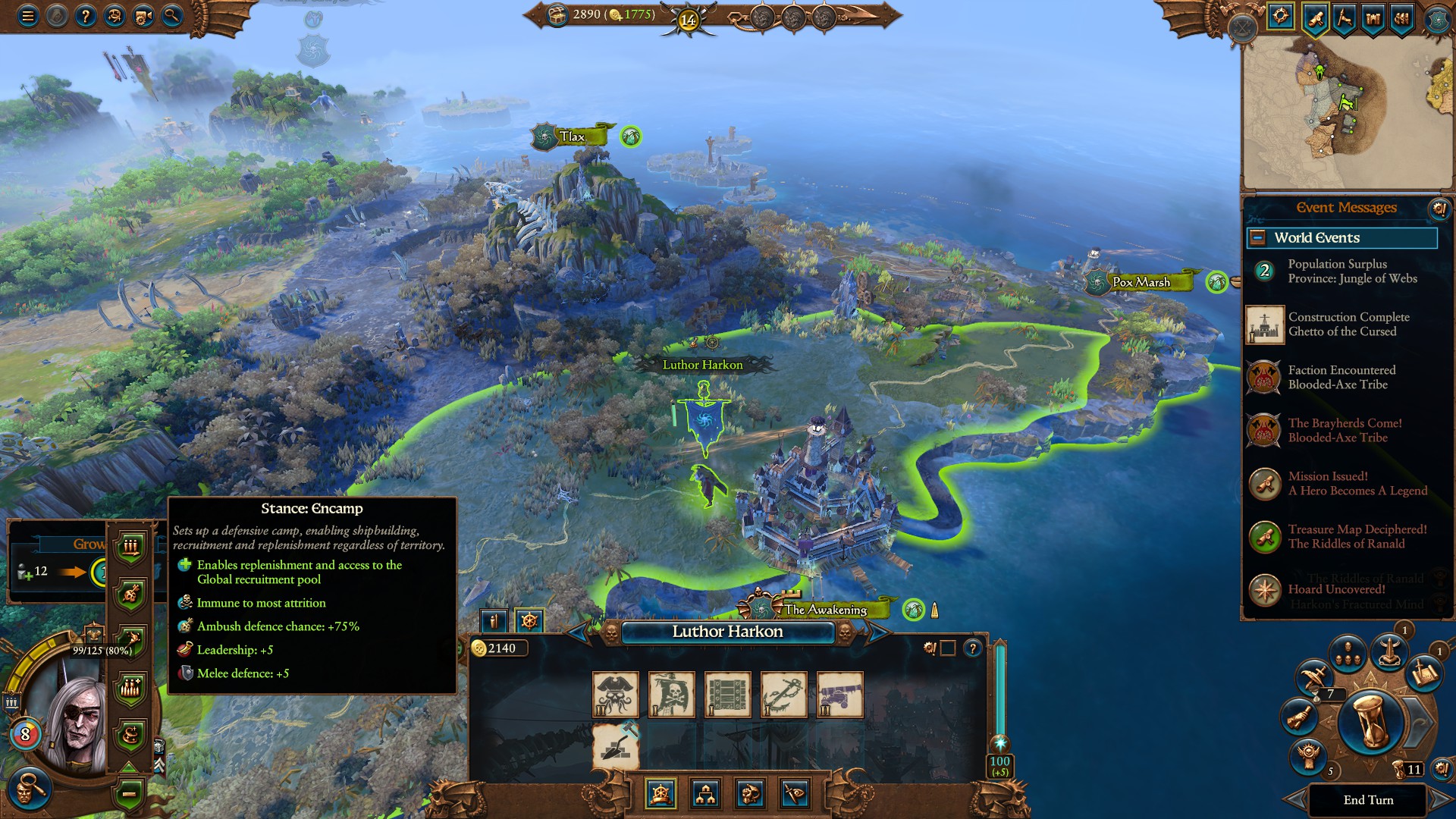1456x819 pixels.
Task: Open the building browser icon below the settlement panel
Action: tap(706, 795)
